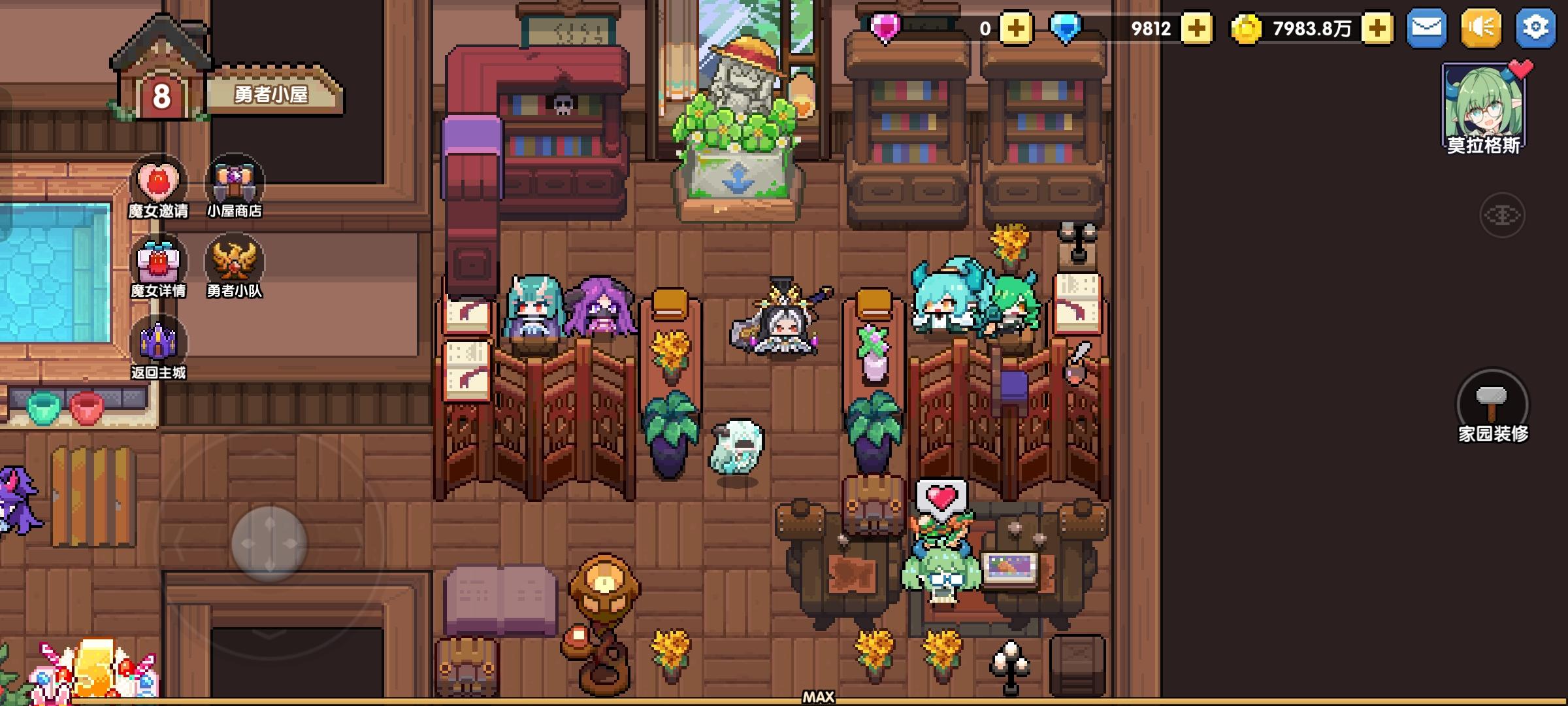Mute the game sound speaker
This screenshot has height=706, width=1568.
1481,27
